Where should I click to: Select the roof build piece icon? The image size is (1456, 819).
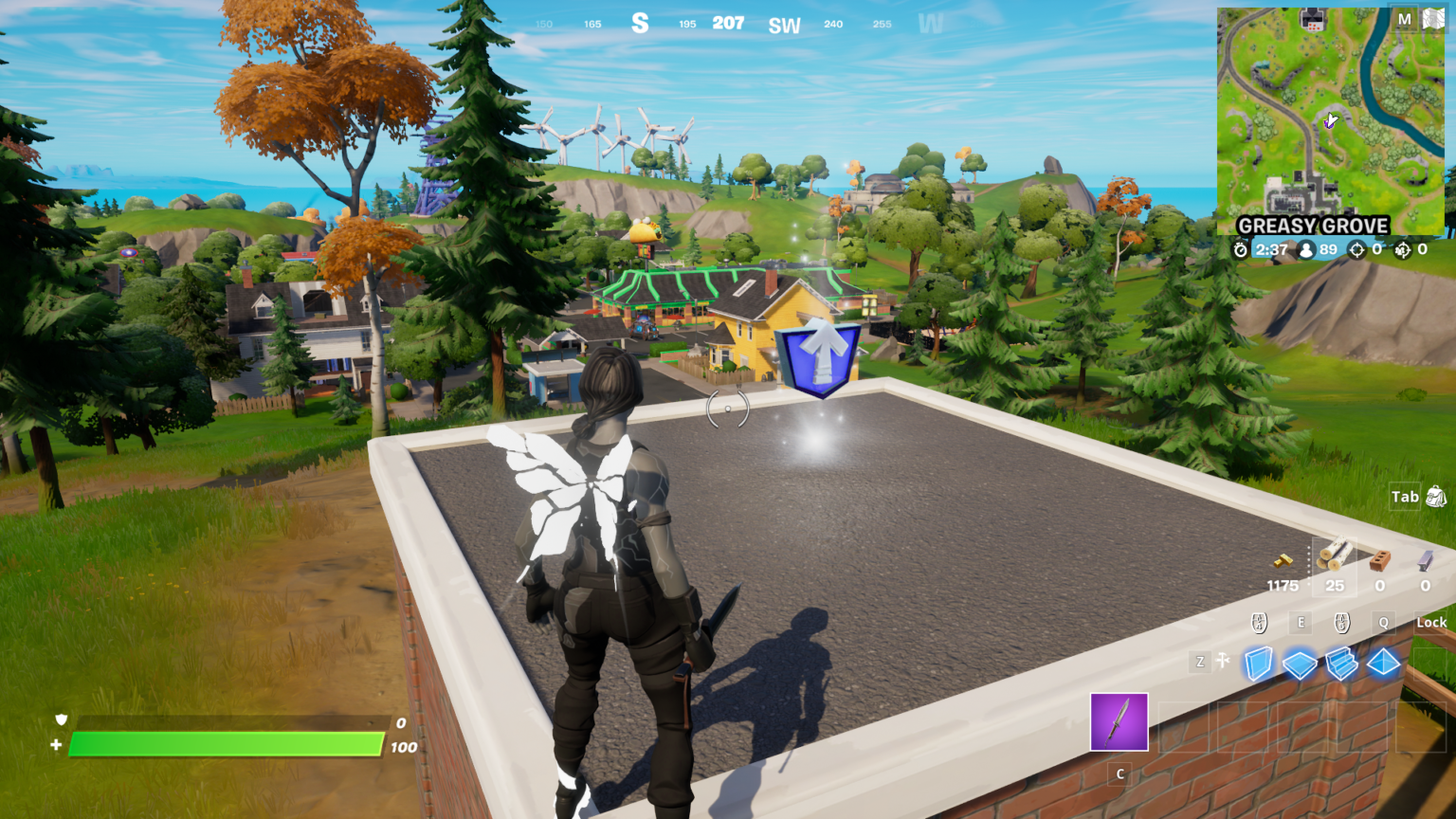1382,664
